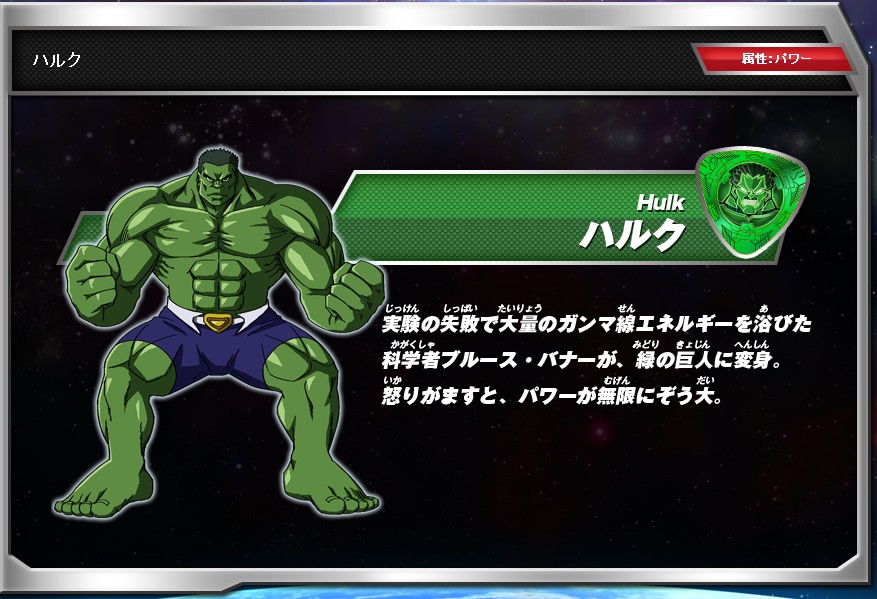This screenshot has height=599, width=877.
Task: Select the red 属性:パワー attribute tag
Action: click(x=776, y=59)
